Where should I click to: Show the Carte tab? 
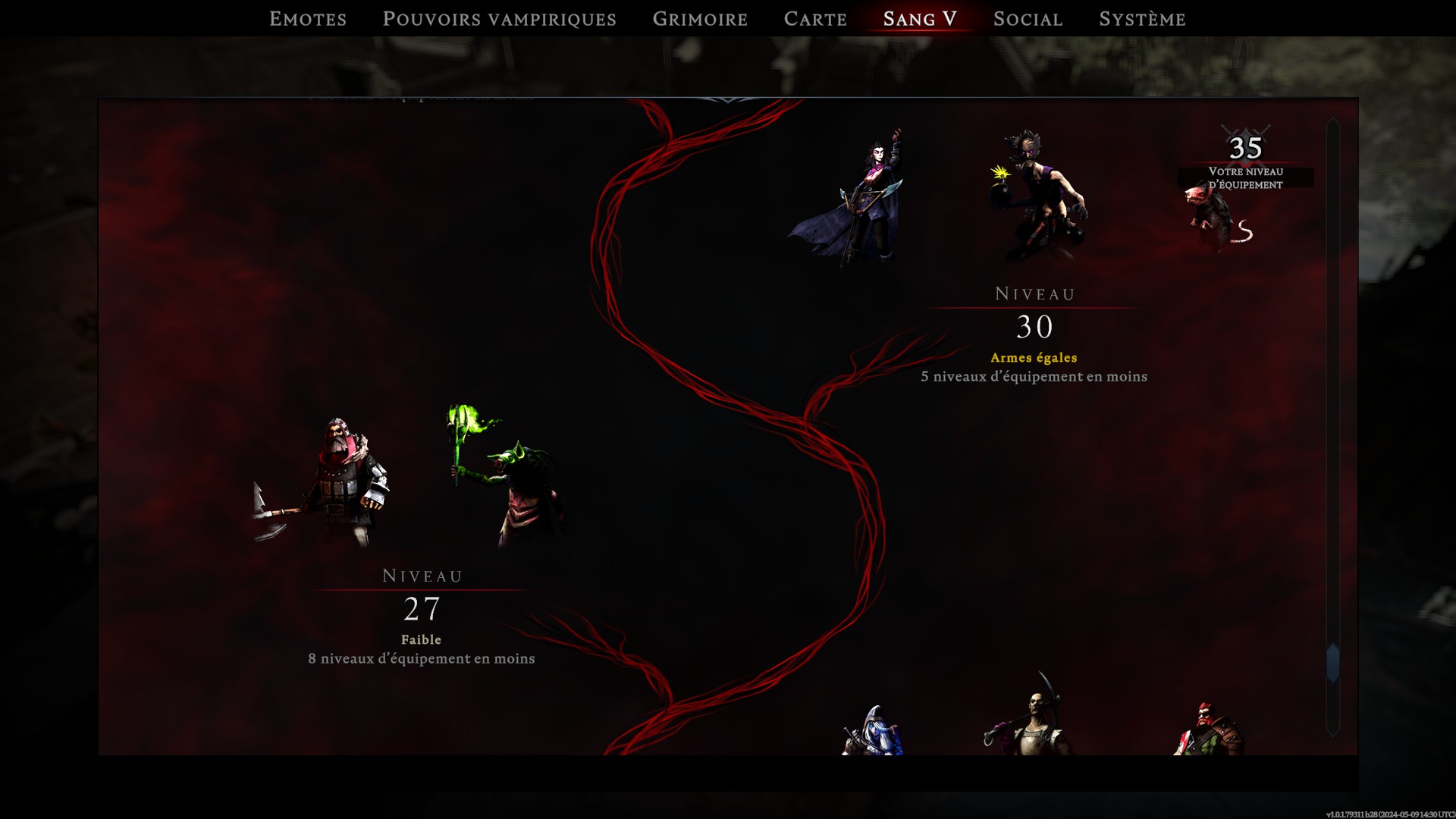click(x=815, y=19)
